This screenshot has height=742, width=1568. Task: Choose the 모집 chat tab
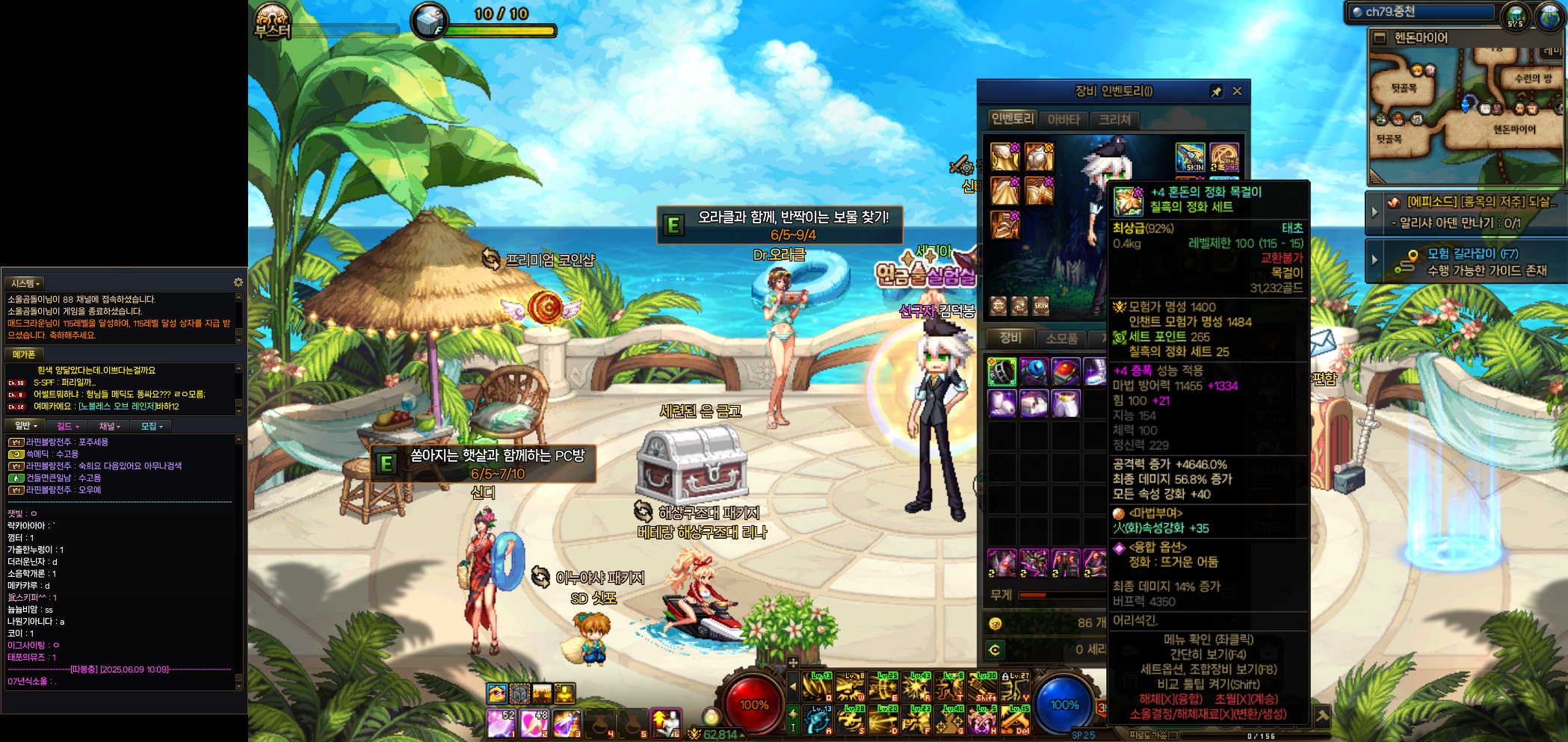[151, 426]
